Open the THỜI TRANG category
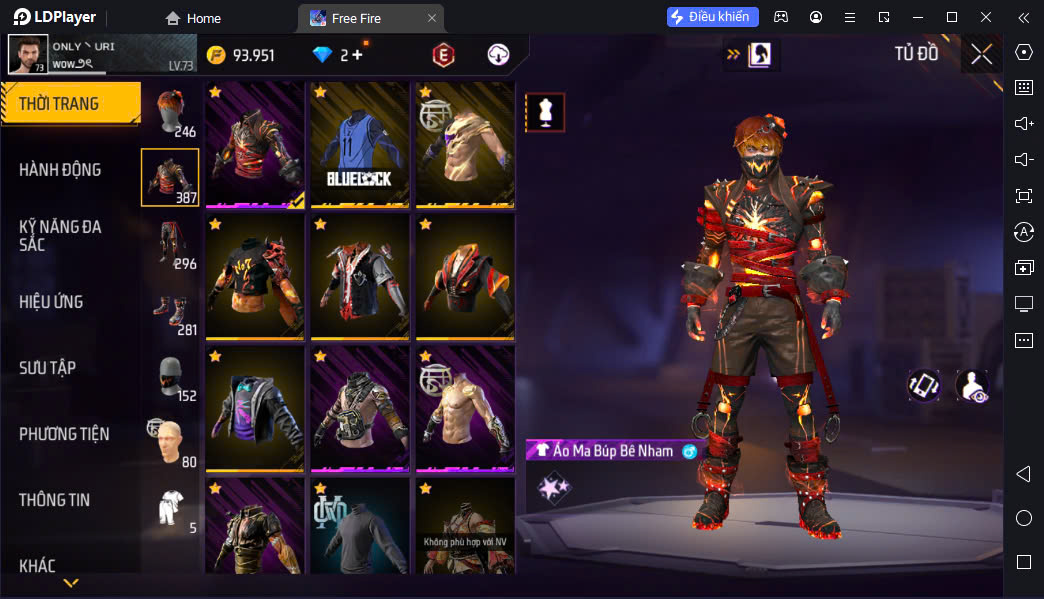This screenshot has width=1044, height=599. pos(70,104)
